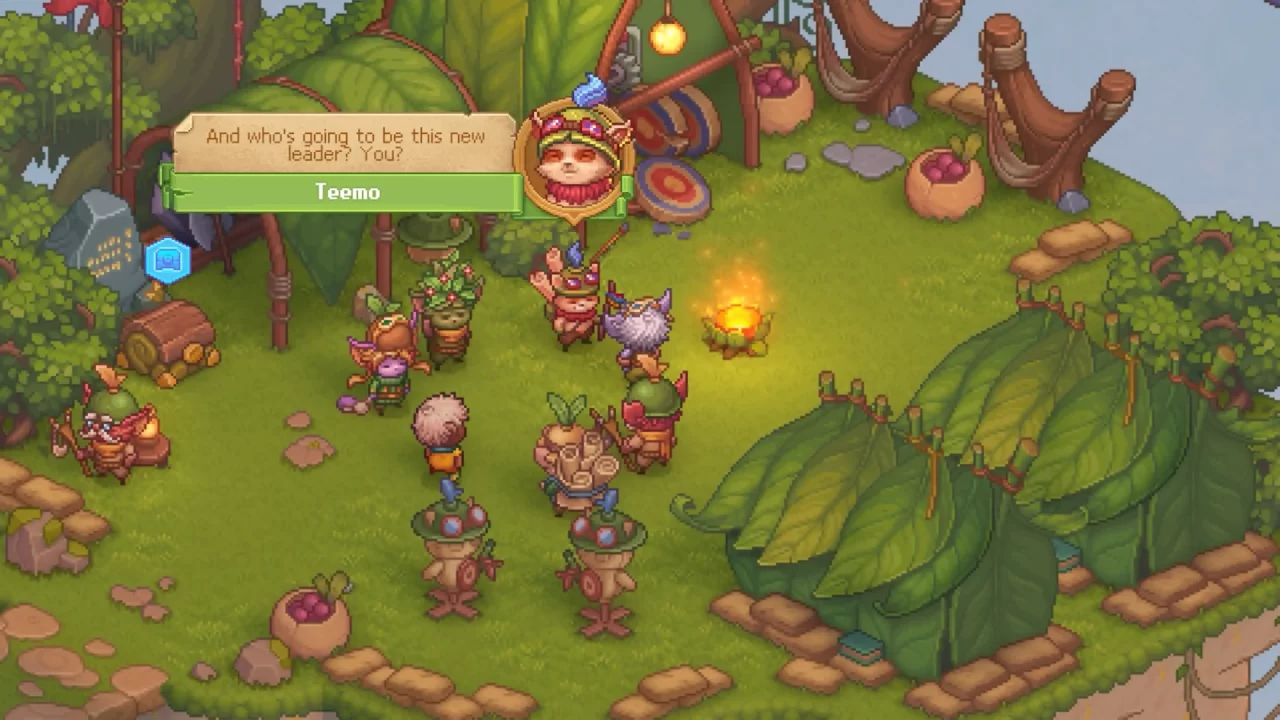The width and height of the screenshot is (1280, 720).
Task: Open the blue hexagon chest marker
Action: [x=168, y=261]
